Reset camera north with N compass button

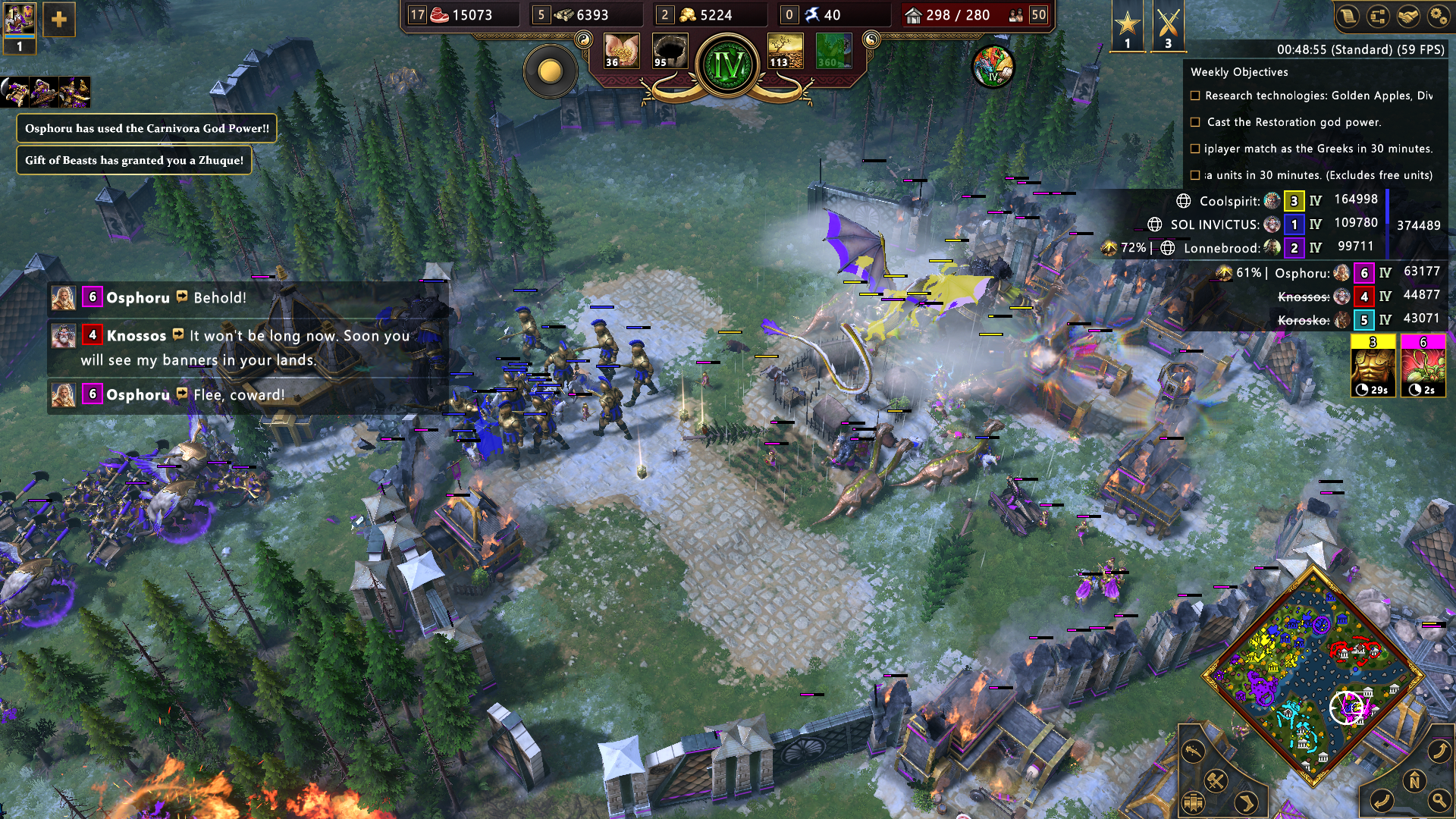click(1414, 780)
